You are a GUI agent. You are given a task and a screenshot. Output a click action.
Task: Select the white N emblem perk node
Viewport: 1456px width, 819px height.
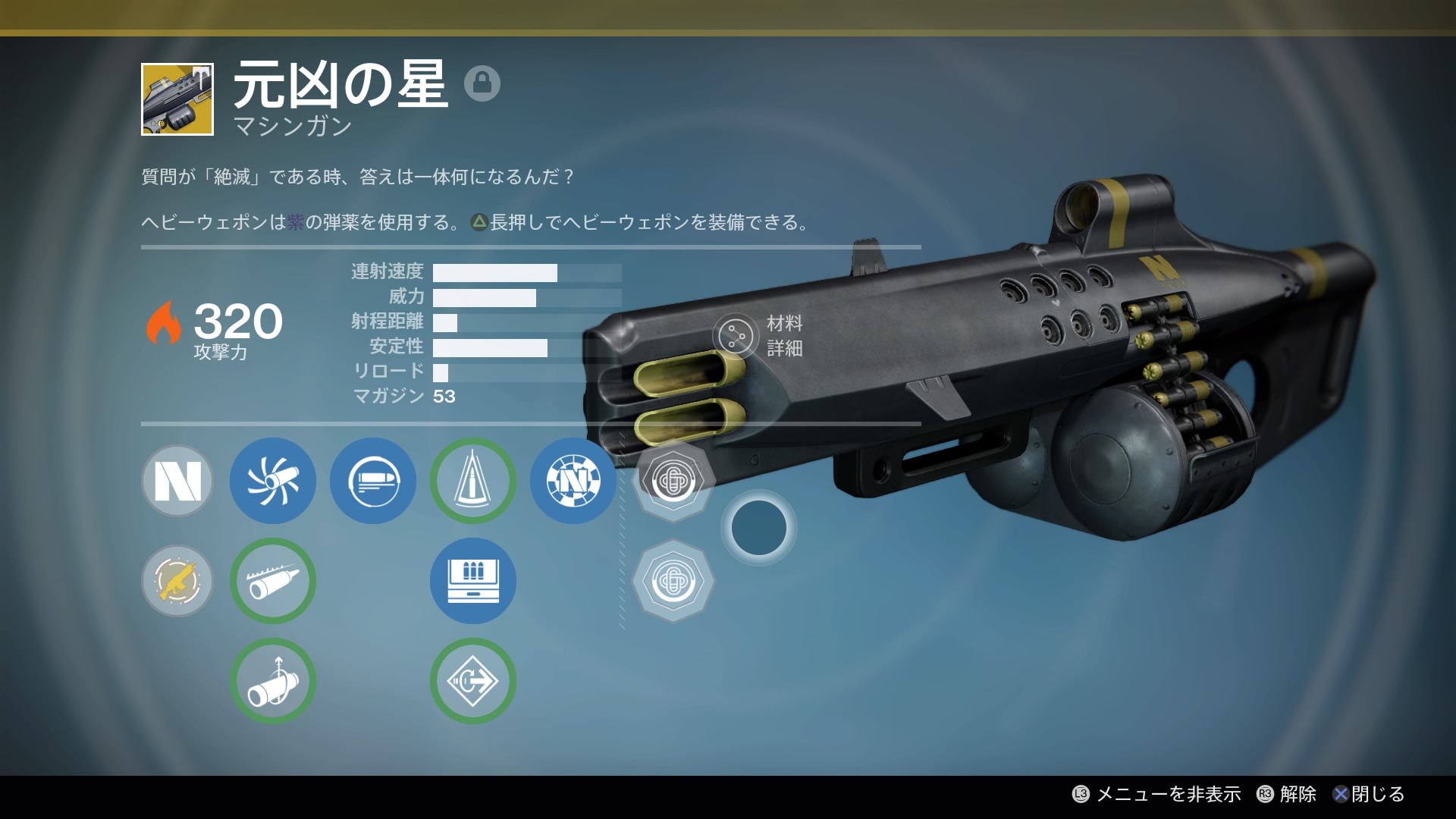pyautogui.click(x=177, y=481)
